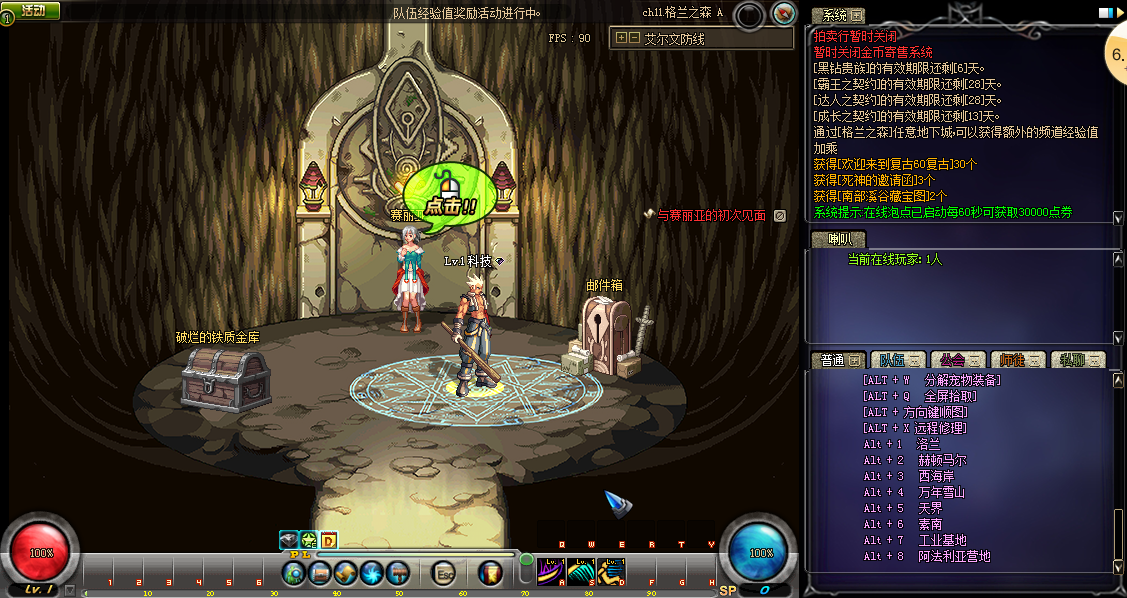Expand the 艾尔文防线 panel with plus button

click(621, 38)
